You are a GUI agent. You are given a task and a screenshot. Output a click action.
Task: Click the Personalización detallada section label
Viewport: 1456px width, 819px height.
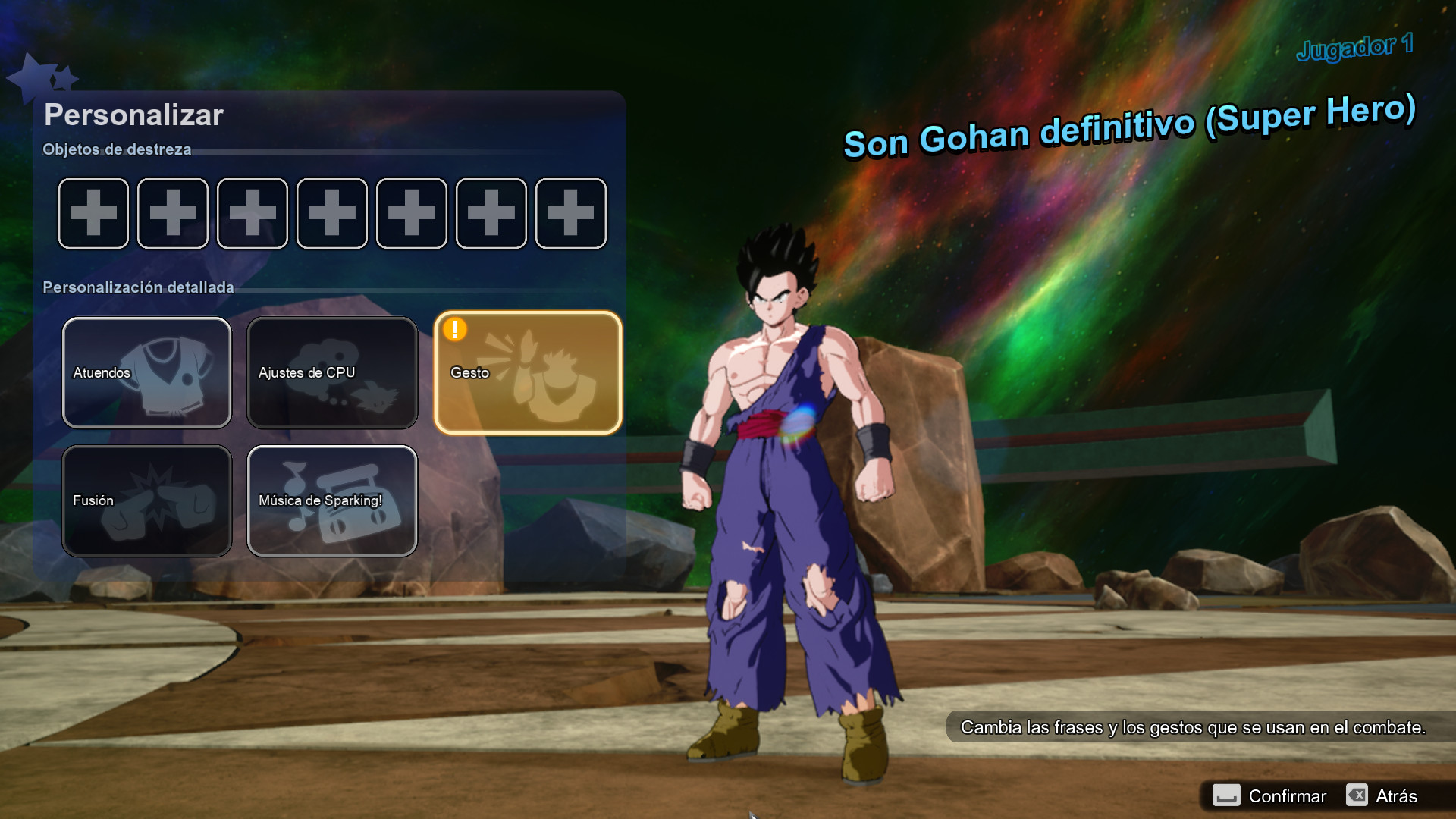(x=138, y=288)
